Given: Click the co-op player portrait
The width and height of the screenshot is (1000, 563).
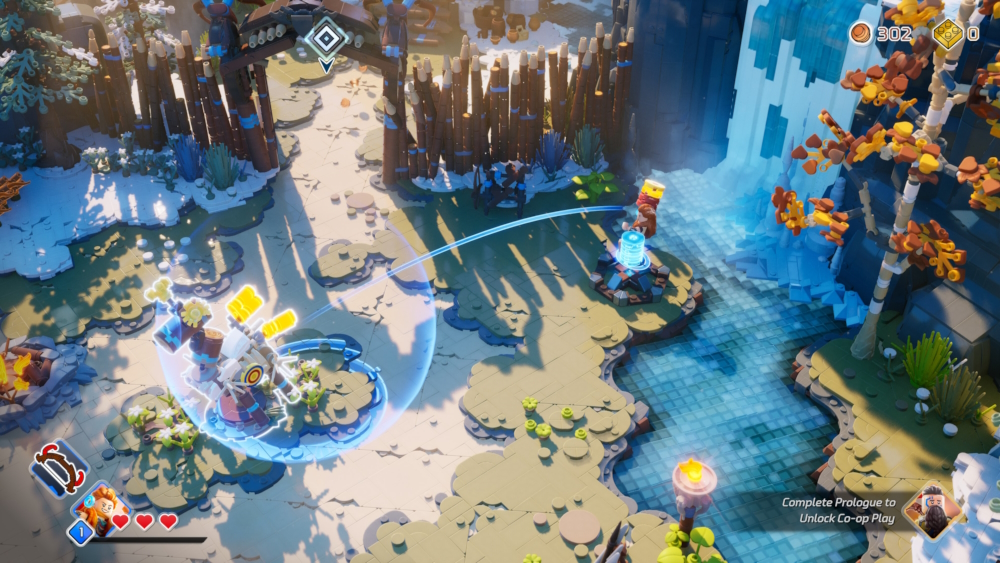Looking at the screenshot, I should click(932, 510).
